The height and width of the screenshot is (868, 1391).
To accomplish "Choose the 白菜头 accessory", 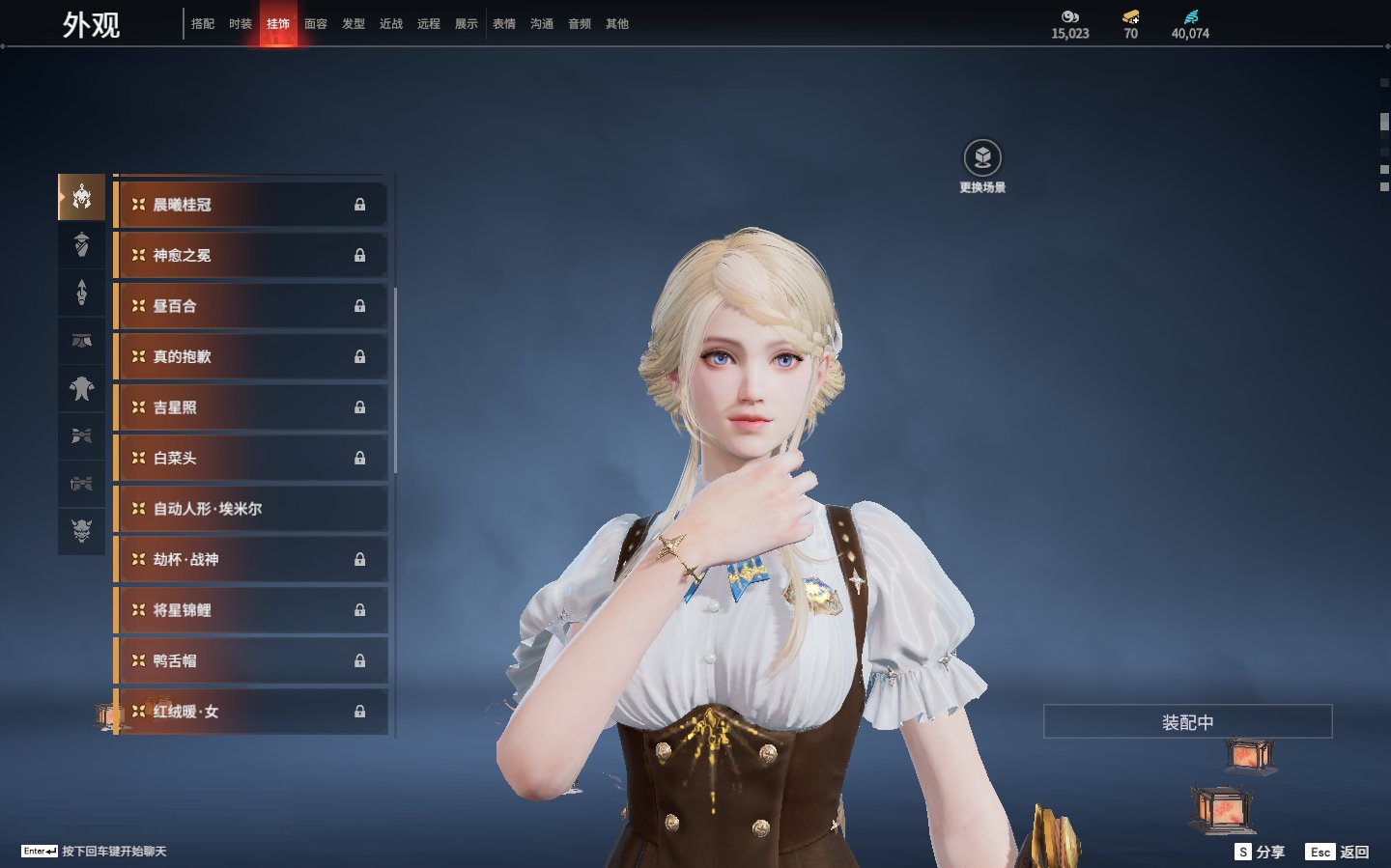I will (x=251, y=459).
